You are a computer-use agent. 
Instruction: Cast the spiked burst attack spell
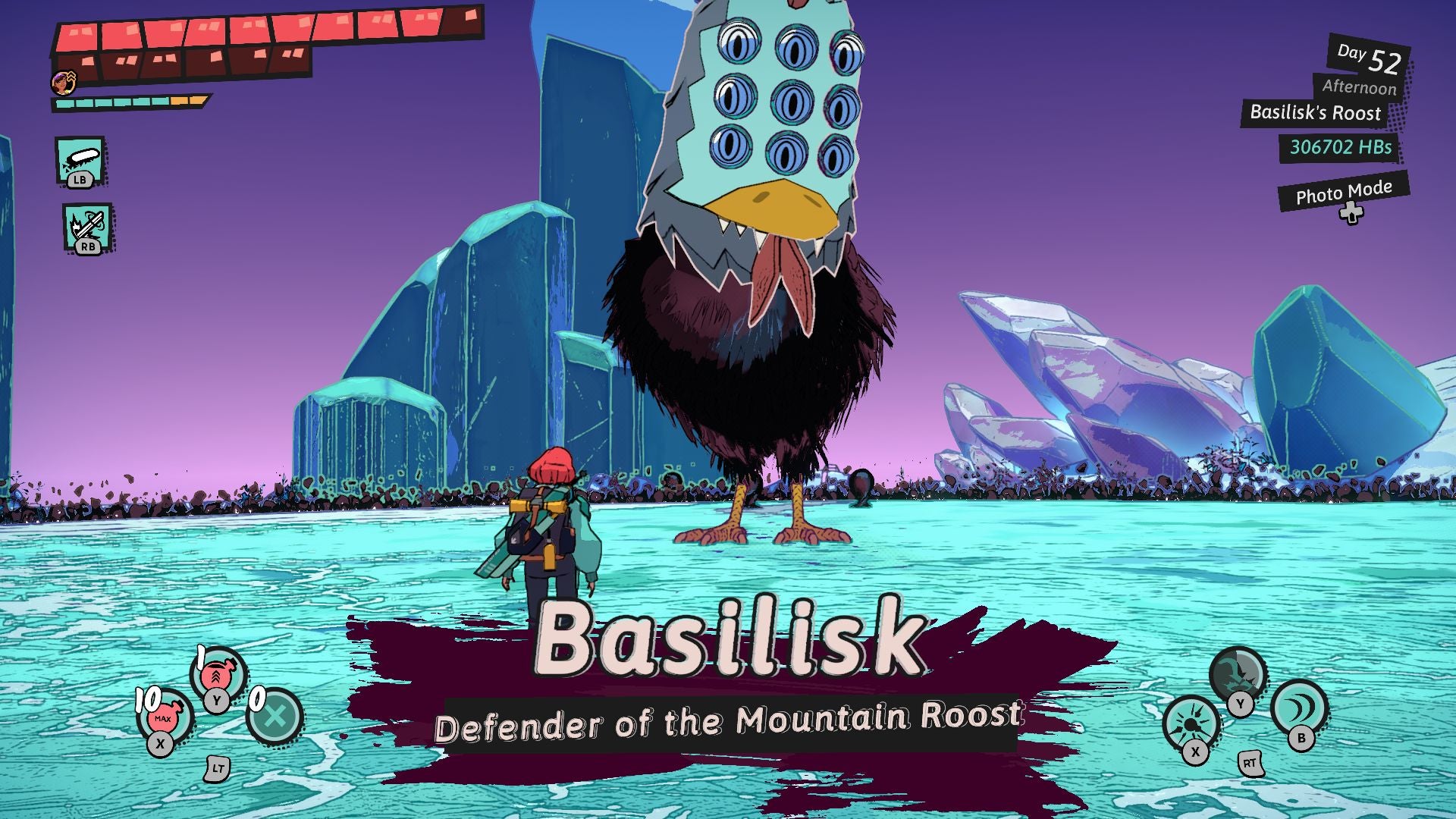pyautogui.click(x=1191, y=723)
